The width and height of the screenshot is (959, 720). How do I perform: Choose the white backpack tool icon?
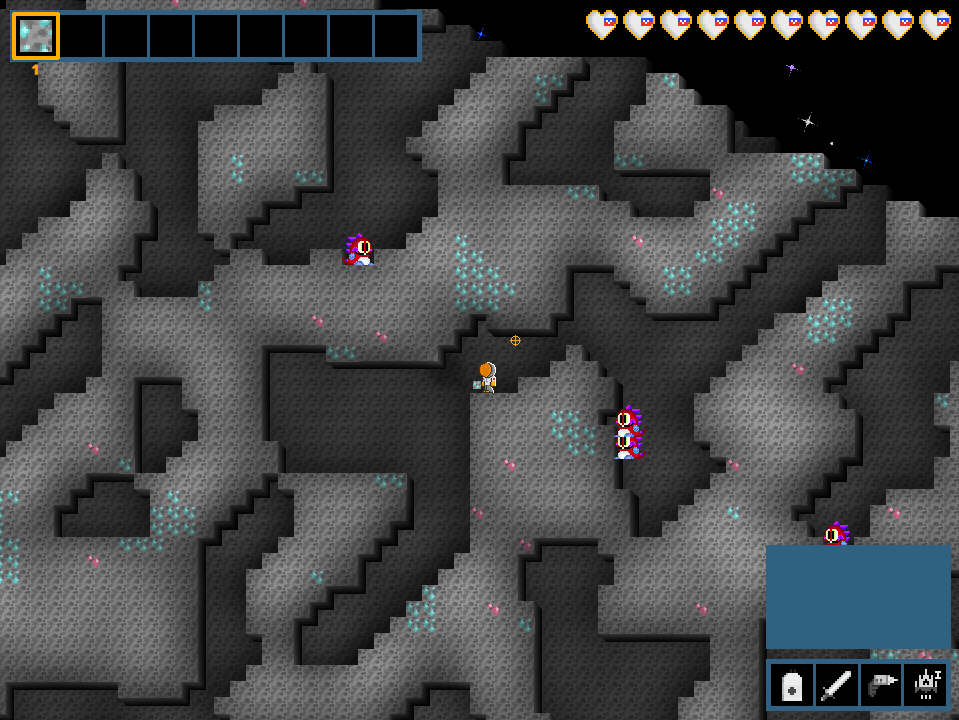pos(791,686)
